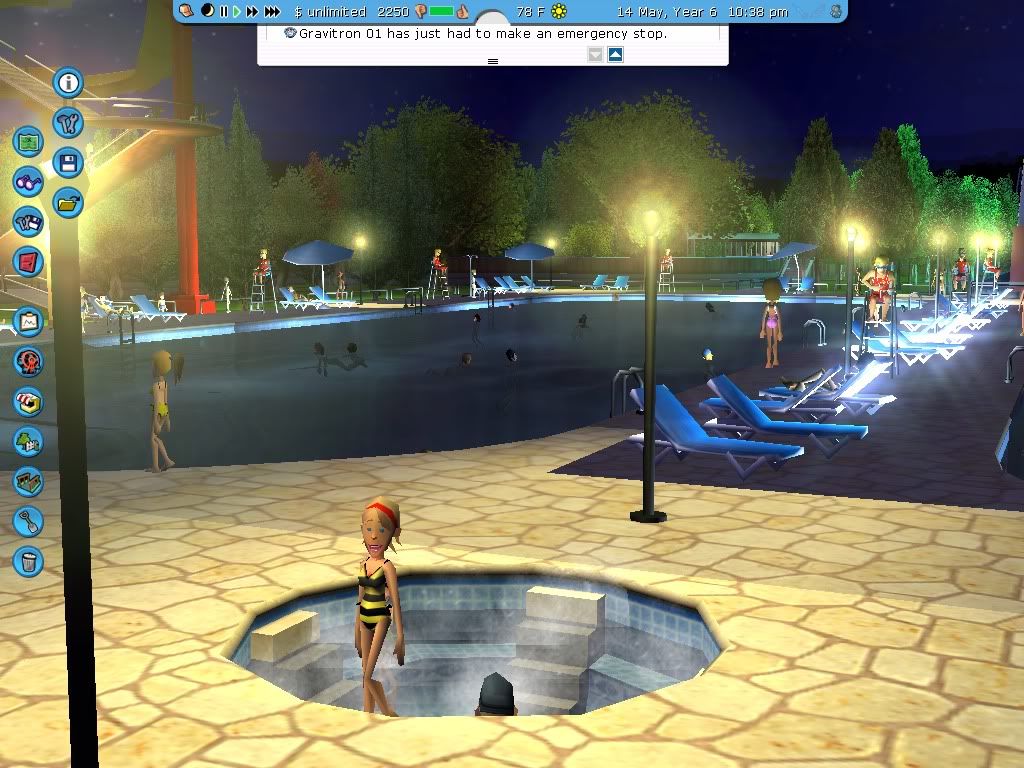Open the park map icon
Viewport: 1024px width, 768px height.
(28, 142)
